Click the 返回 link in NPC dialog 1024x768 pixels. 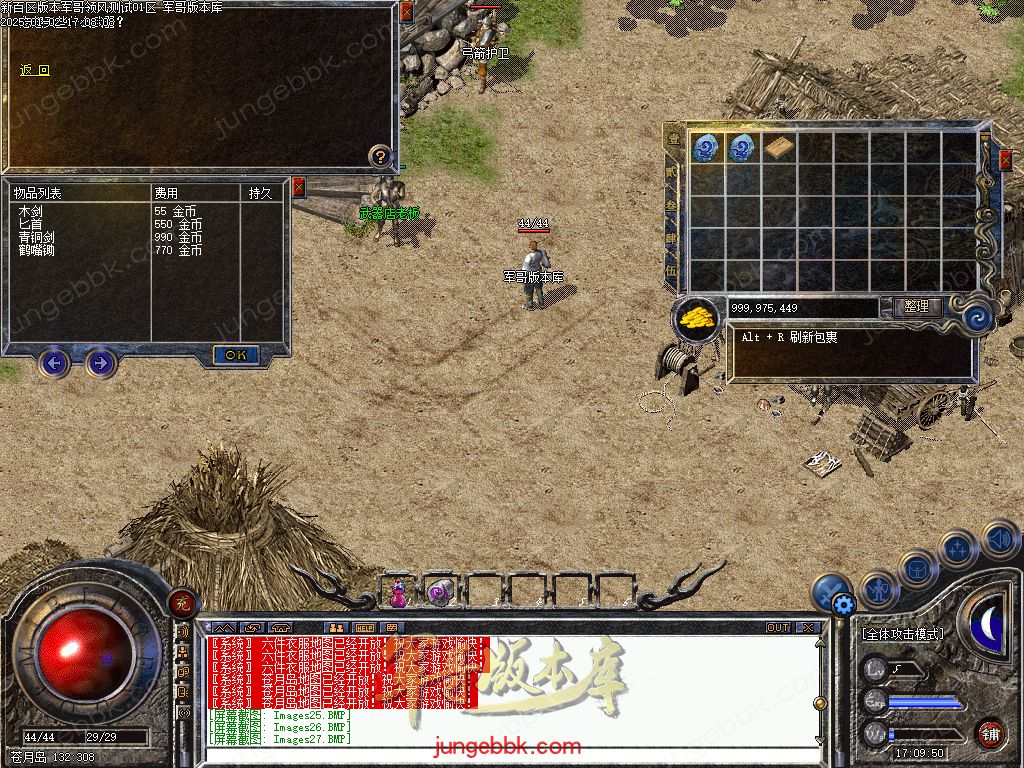click(x=35, y=70)
